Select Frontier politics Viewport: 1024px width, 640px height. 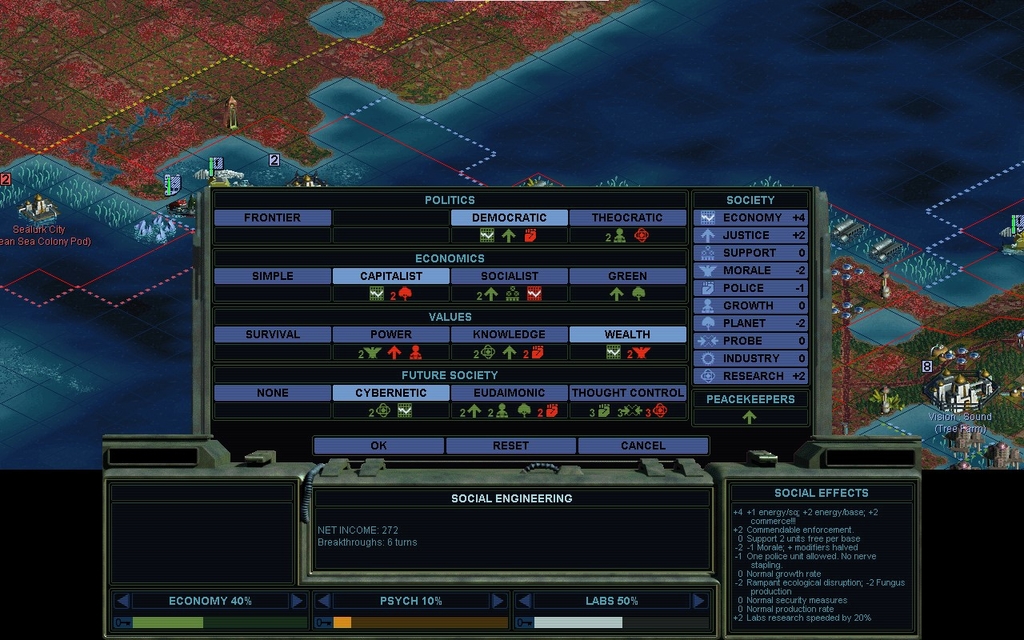pos(272,218)
